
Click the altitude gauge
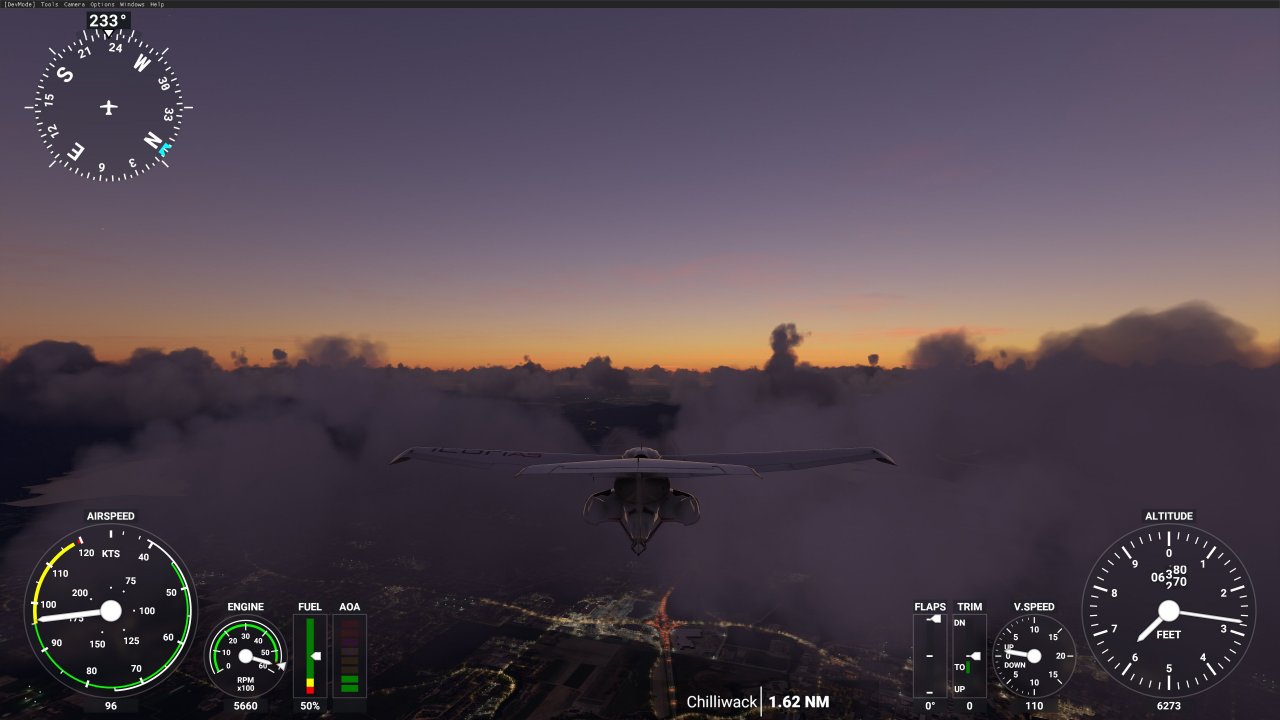(1167, 610)
